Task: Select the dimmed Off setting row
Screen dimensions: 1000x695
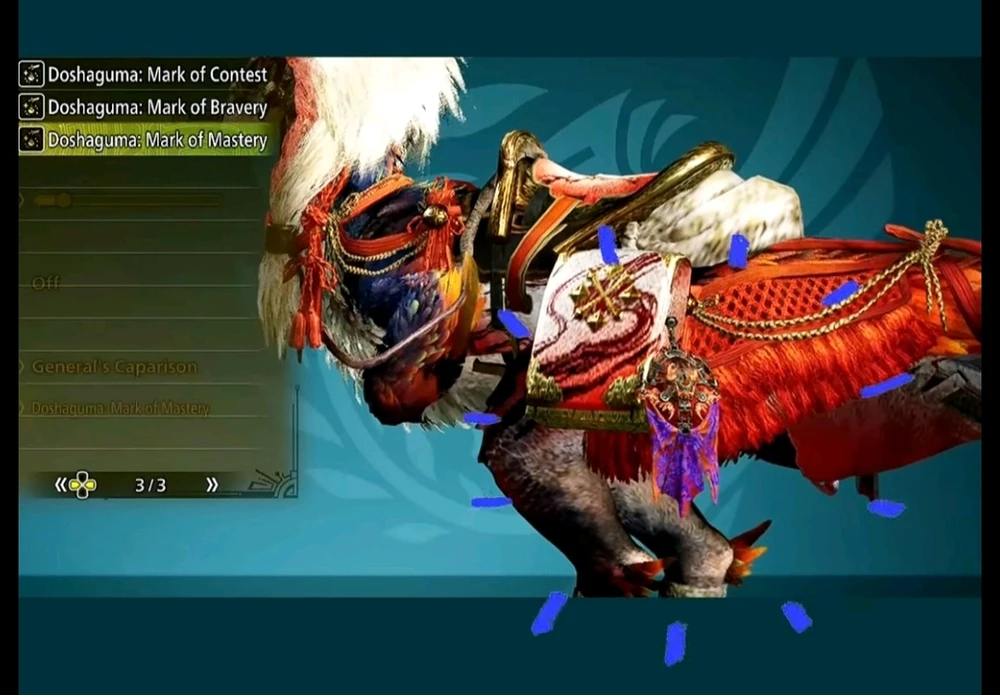Action: [47, 284]
